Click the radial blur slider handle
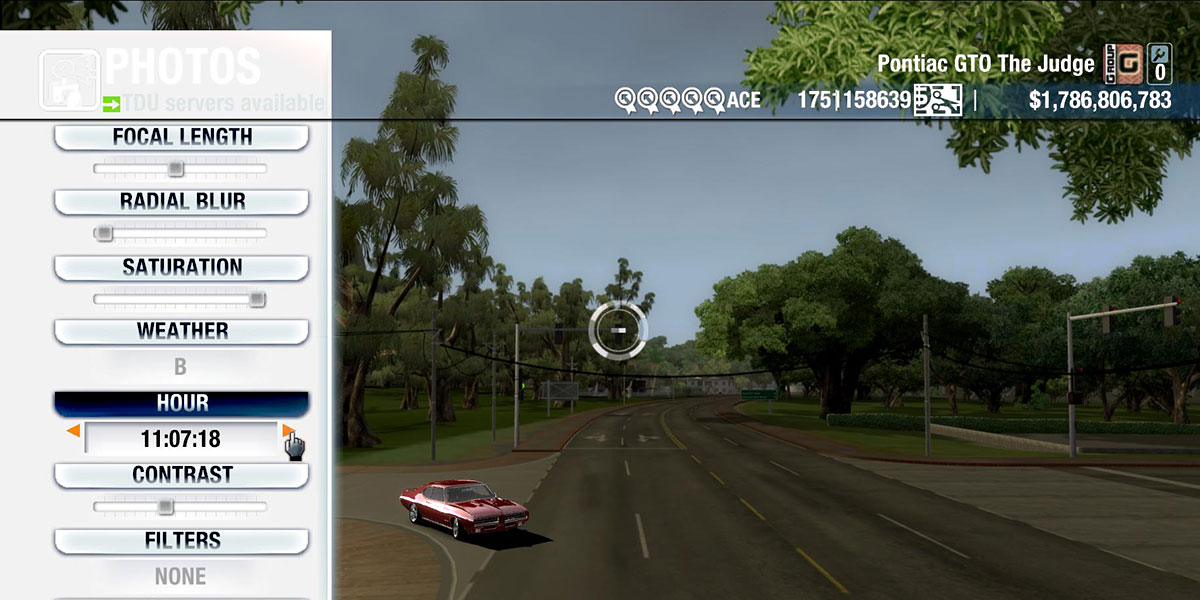Screen dimensions: 1200x600 tap(103, 233)
